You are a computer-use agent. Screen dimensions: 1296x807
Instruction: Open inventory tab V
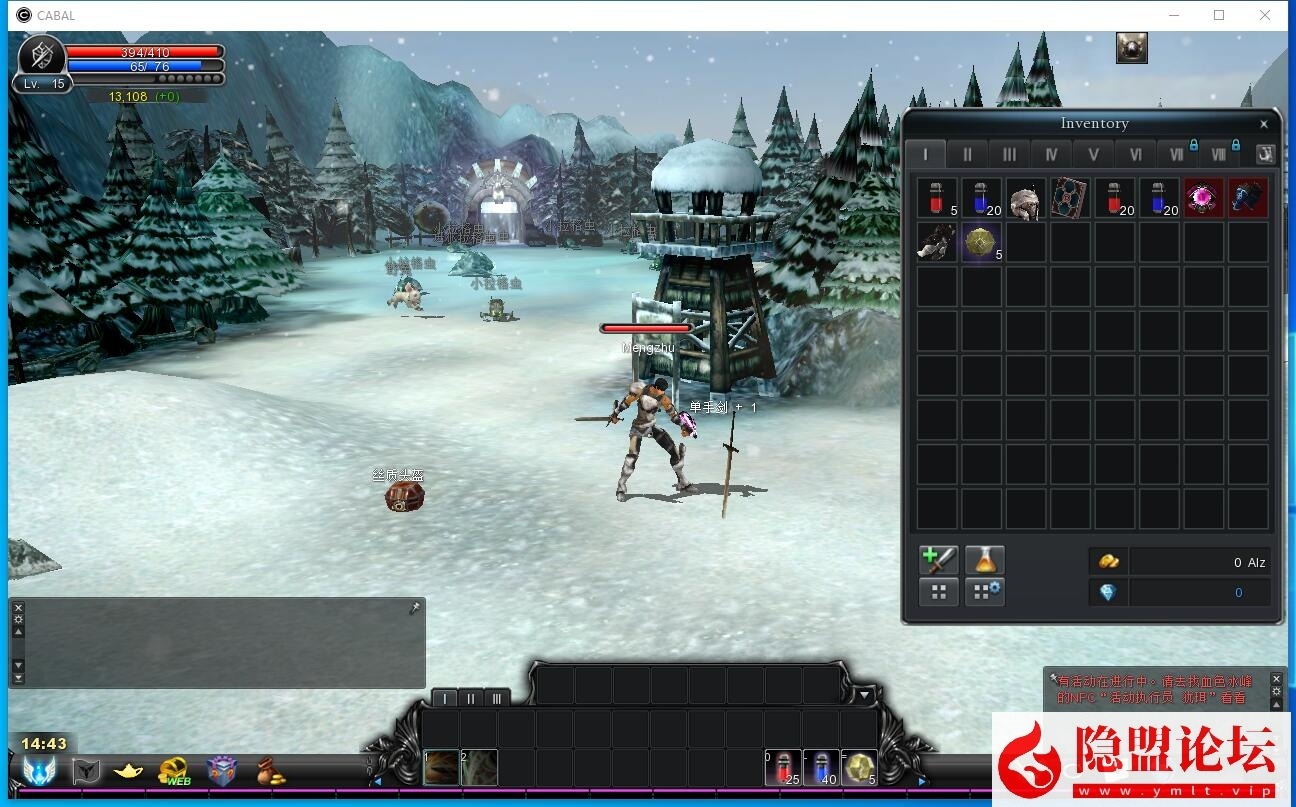(x=1093, y=155)
